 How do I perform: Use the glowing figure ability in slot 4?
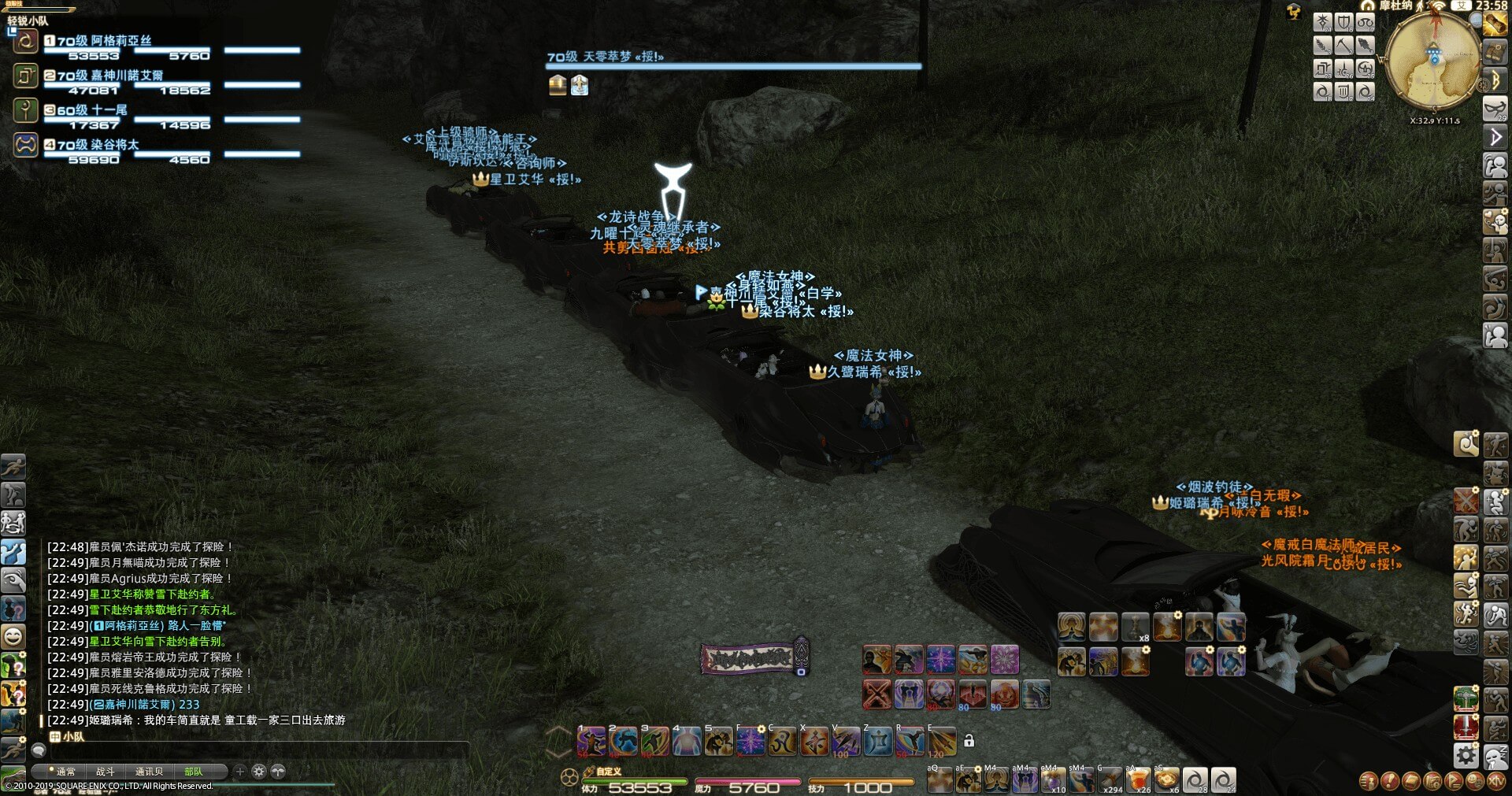[x=686, y=742]
